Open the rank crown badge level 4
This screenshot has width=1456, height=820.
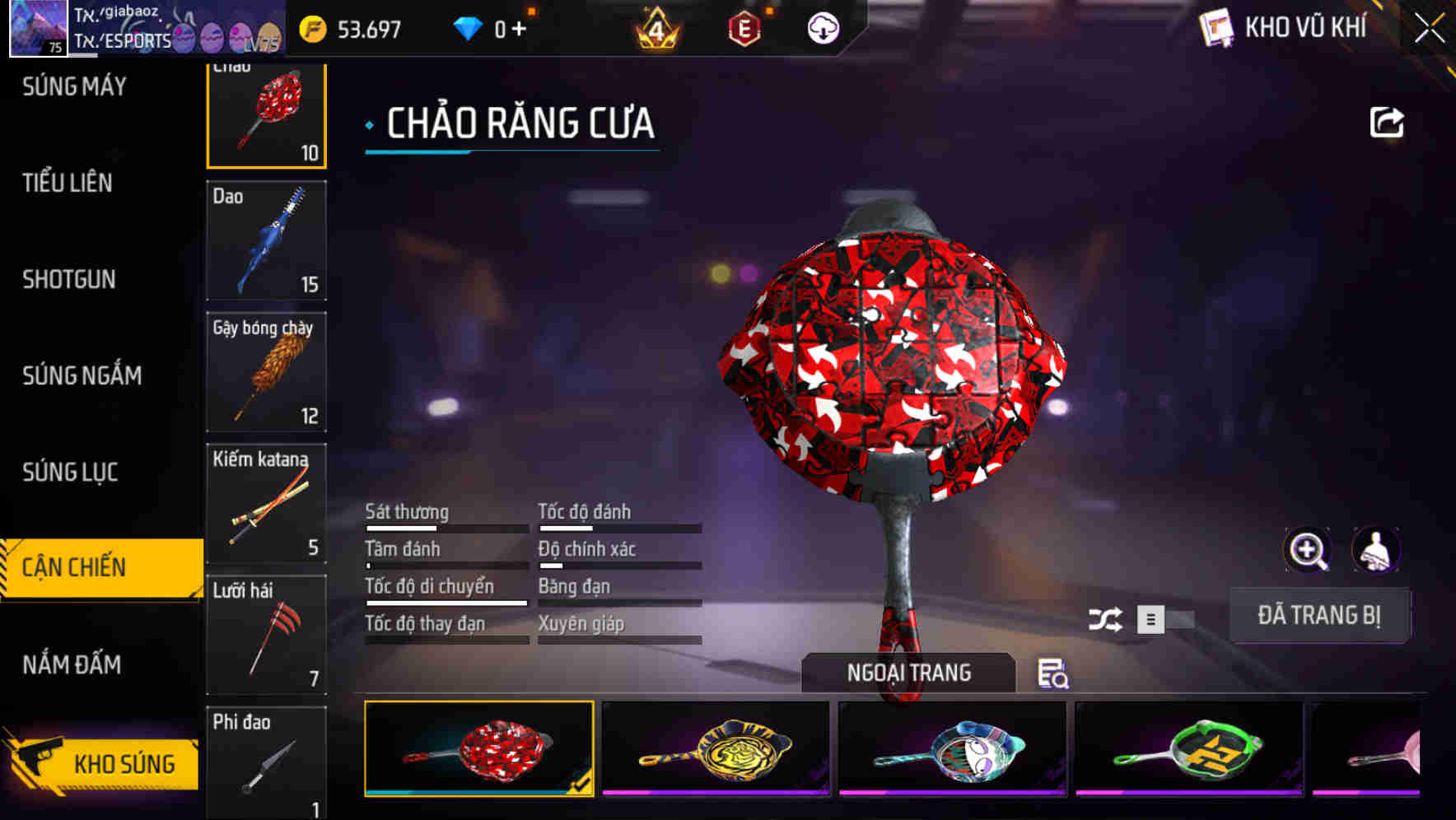(x=655, y=27)
